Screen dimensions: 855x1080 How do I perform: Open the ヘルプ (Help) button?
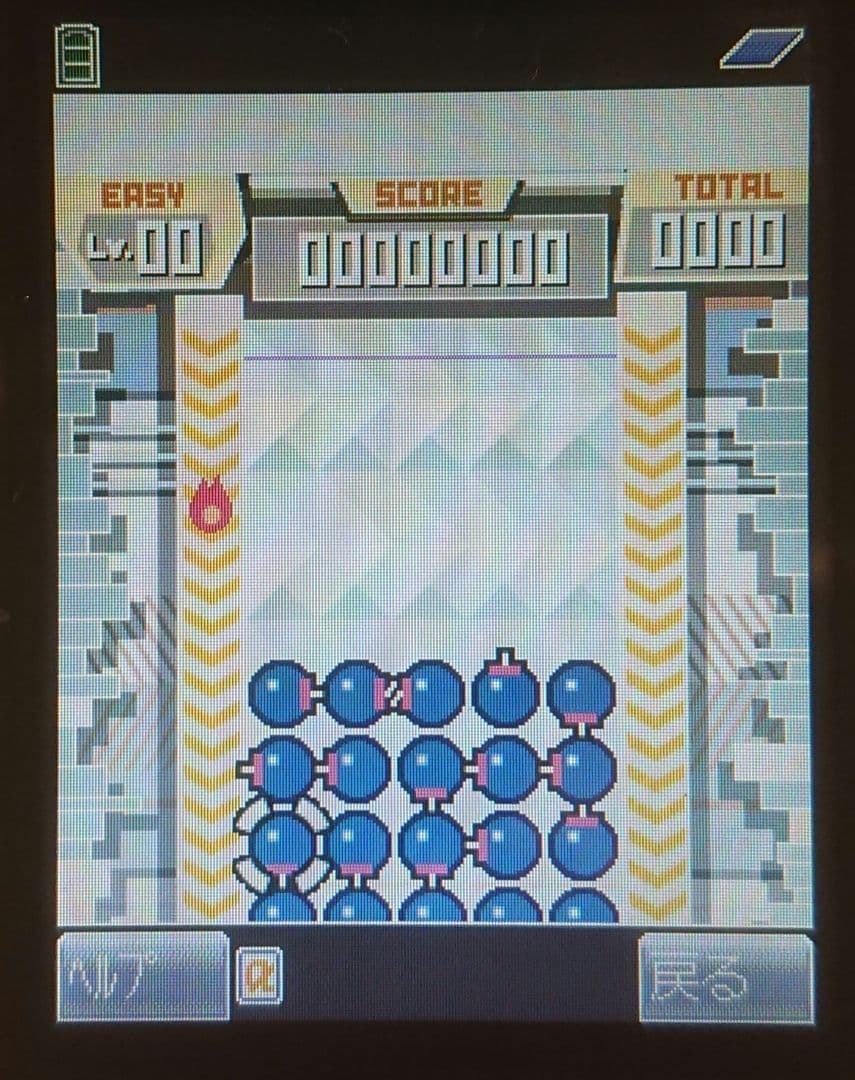pyautogui.click(x=142, y=975)
